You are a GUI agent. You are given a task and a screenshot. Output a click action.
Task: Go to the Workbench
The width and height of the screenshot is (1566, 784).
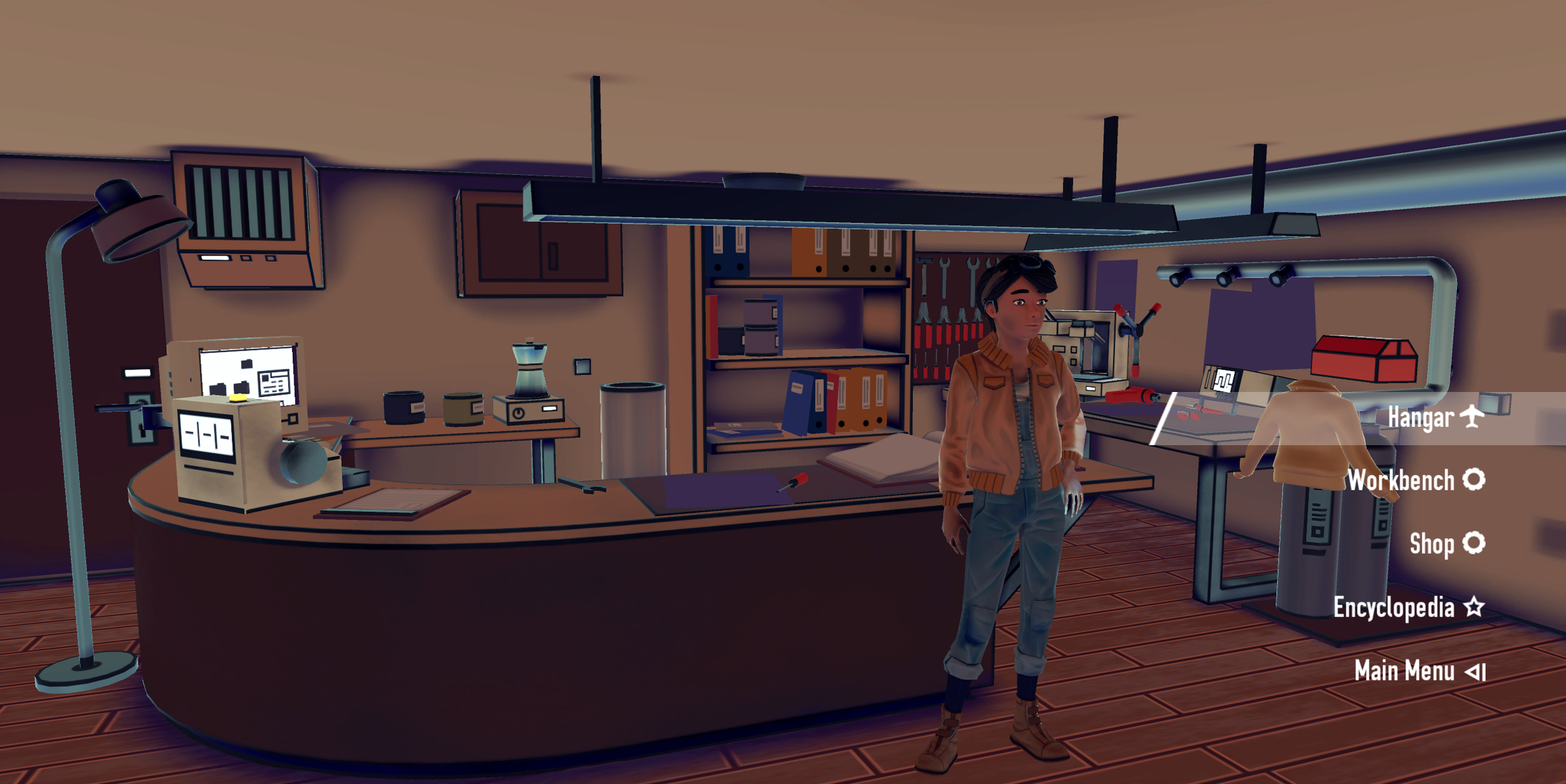point(1414,481)
